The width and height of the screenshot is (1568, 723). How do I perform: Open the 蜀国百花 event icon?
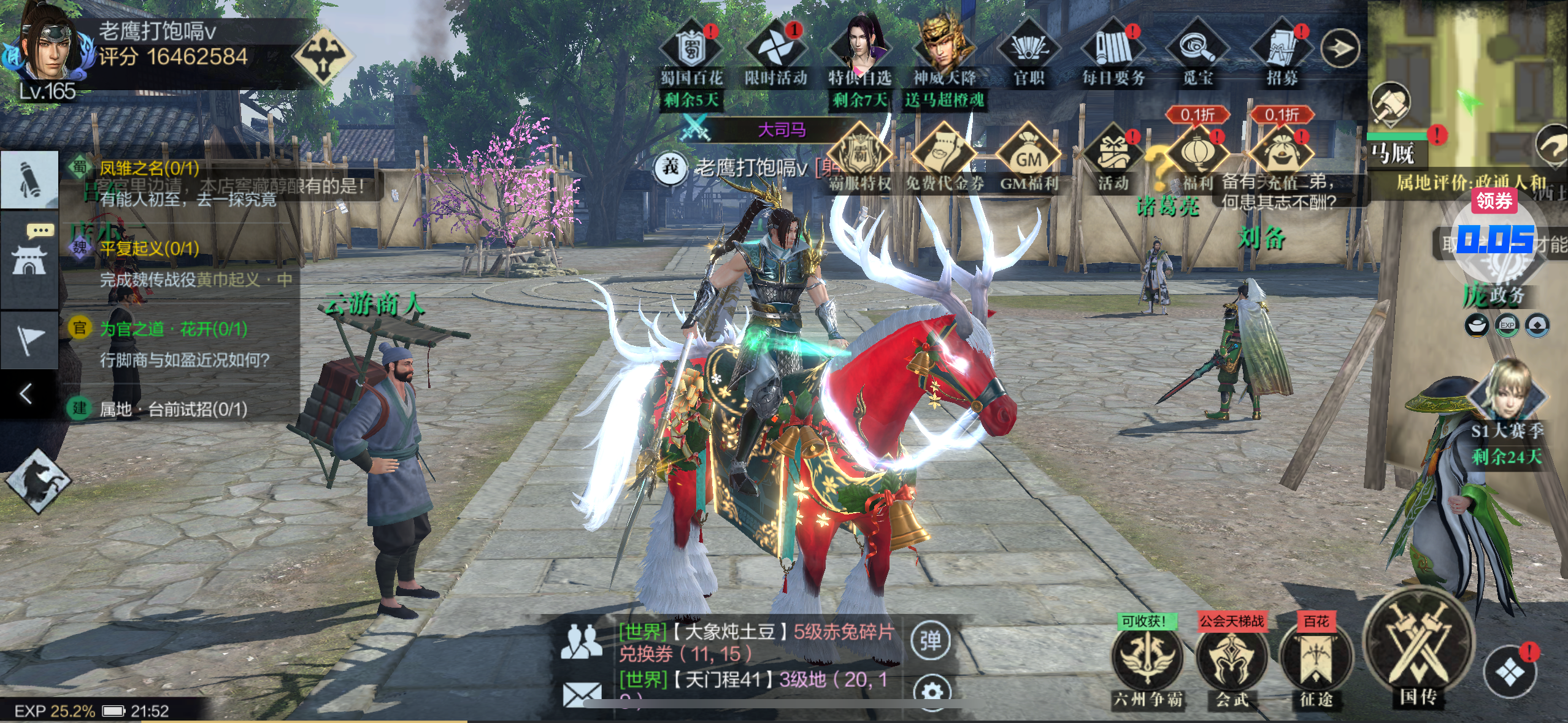[691, 50]
